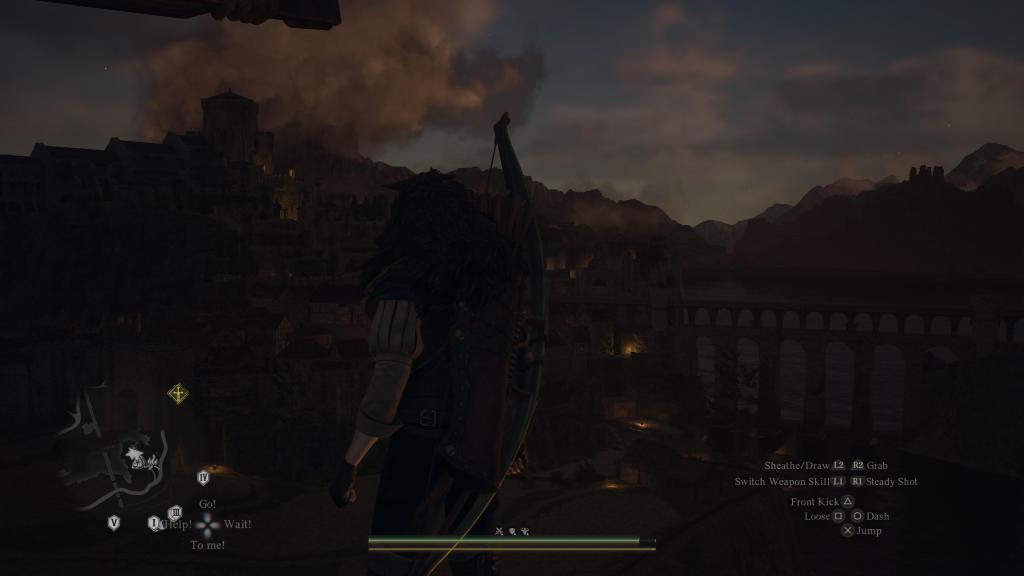Select the gold diamond cross map marker
The width and height of the screenshot is (1024, 576).
[178, 394]
